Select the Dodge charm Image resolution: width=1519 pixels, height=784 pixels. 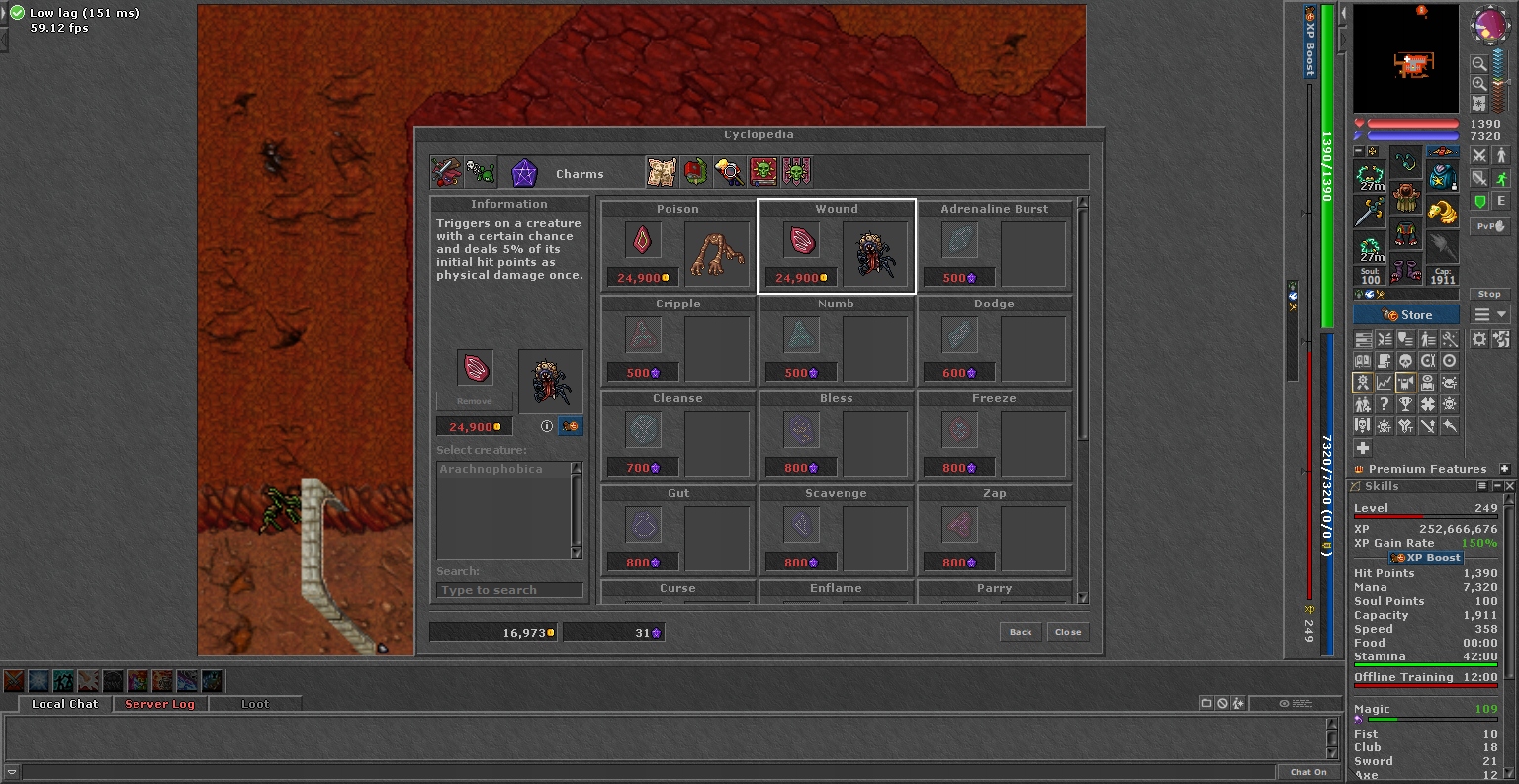click(x=994, y=342)
